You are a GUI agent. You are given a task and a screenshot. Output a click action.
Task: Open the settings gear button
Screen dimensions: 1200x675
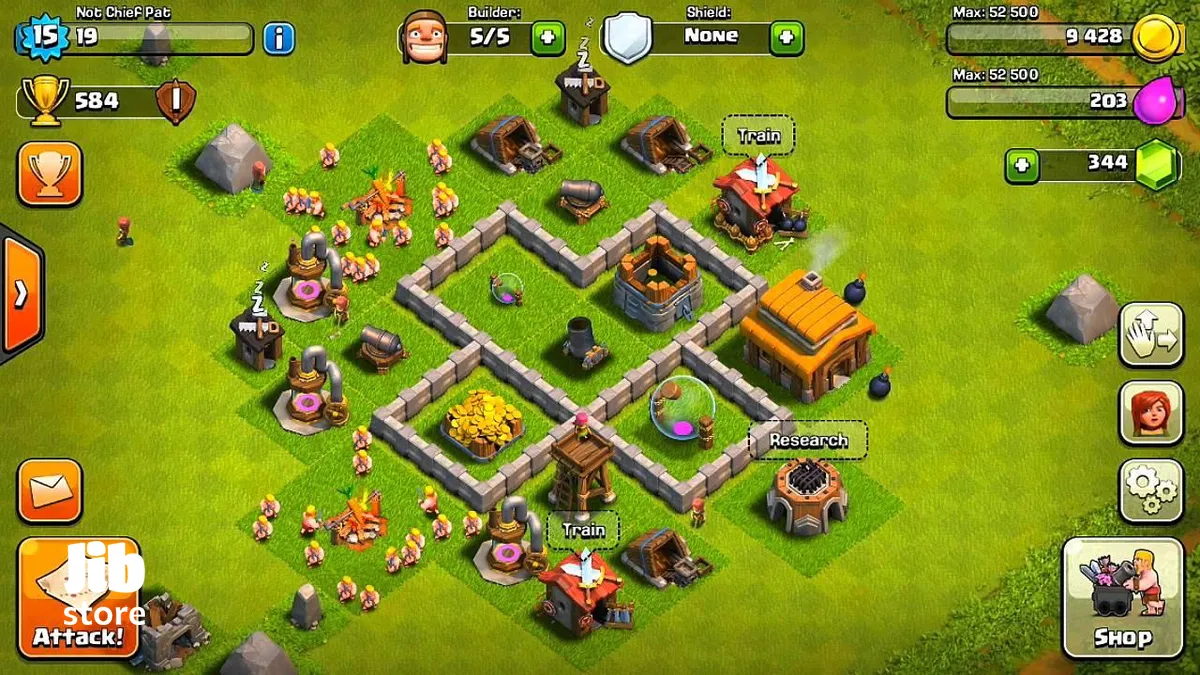1151,490
